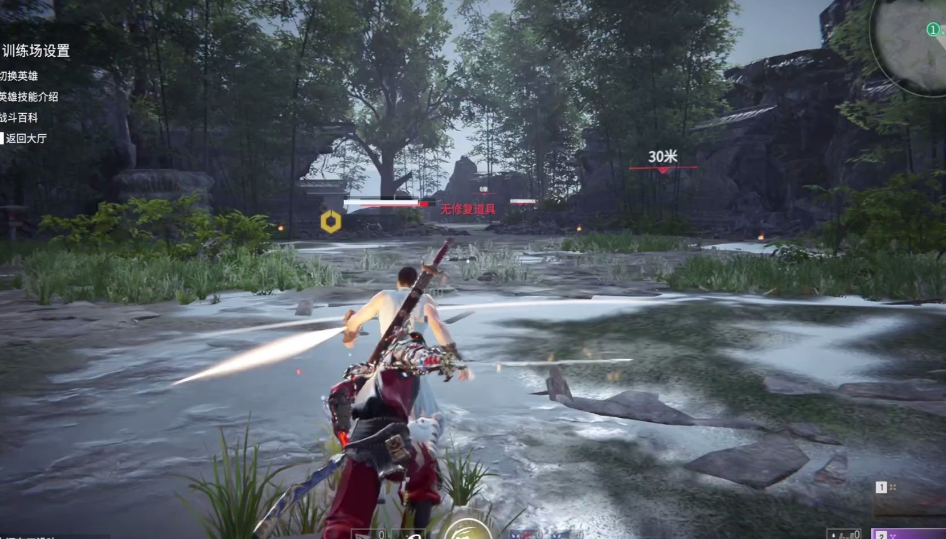The height and width of the screenshot is (539, 946).
Task: Open 英雄技能介绍 hero skill introduction
Action: pos(29,97)
